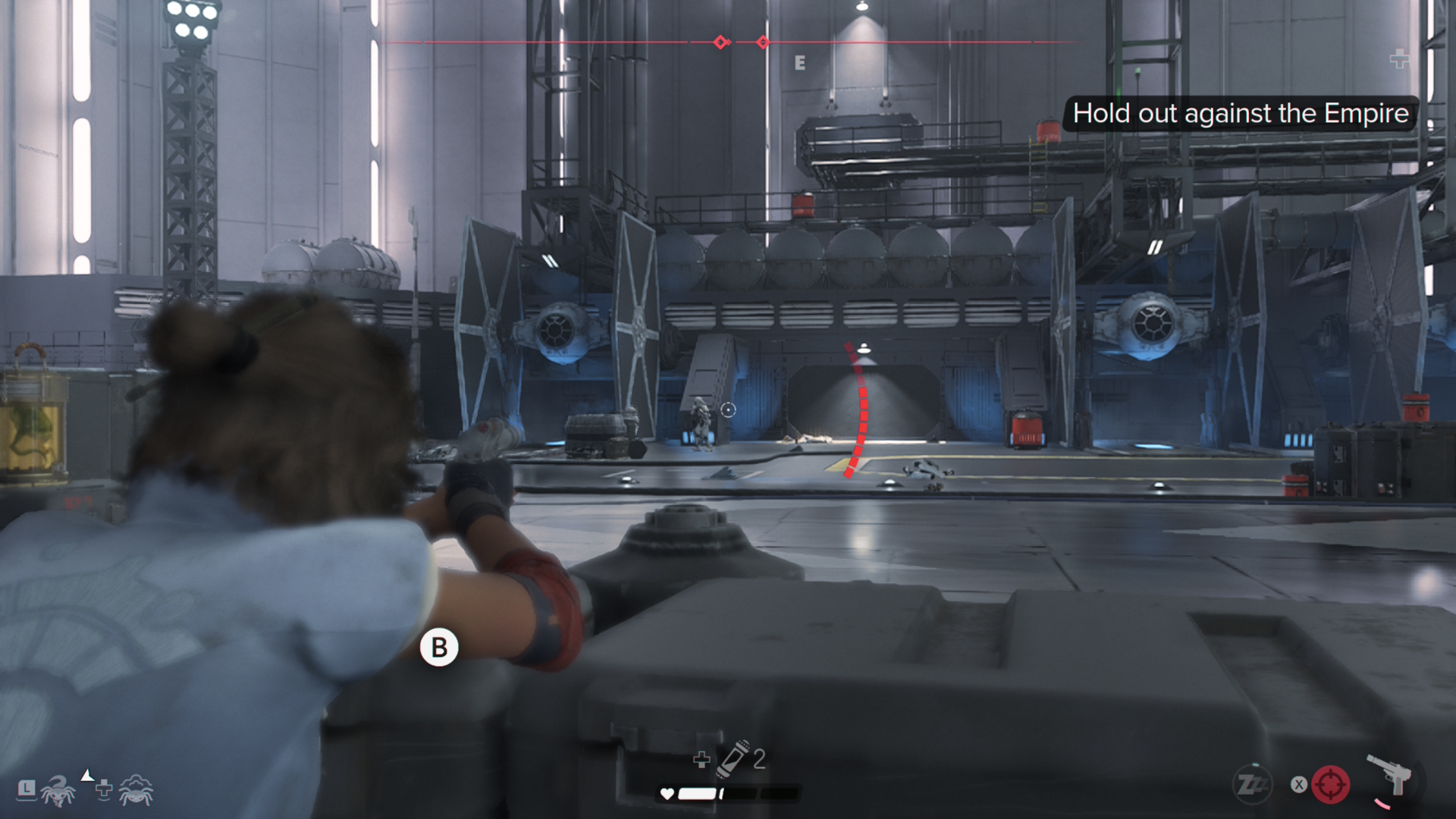The image size is (1456, 819).
Task: Toggle the plus marker beside the spider icon
Action: click(x=102, y=790)
